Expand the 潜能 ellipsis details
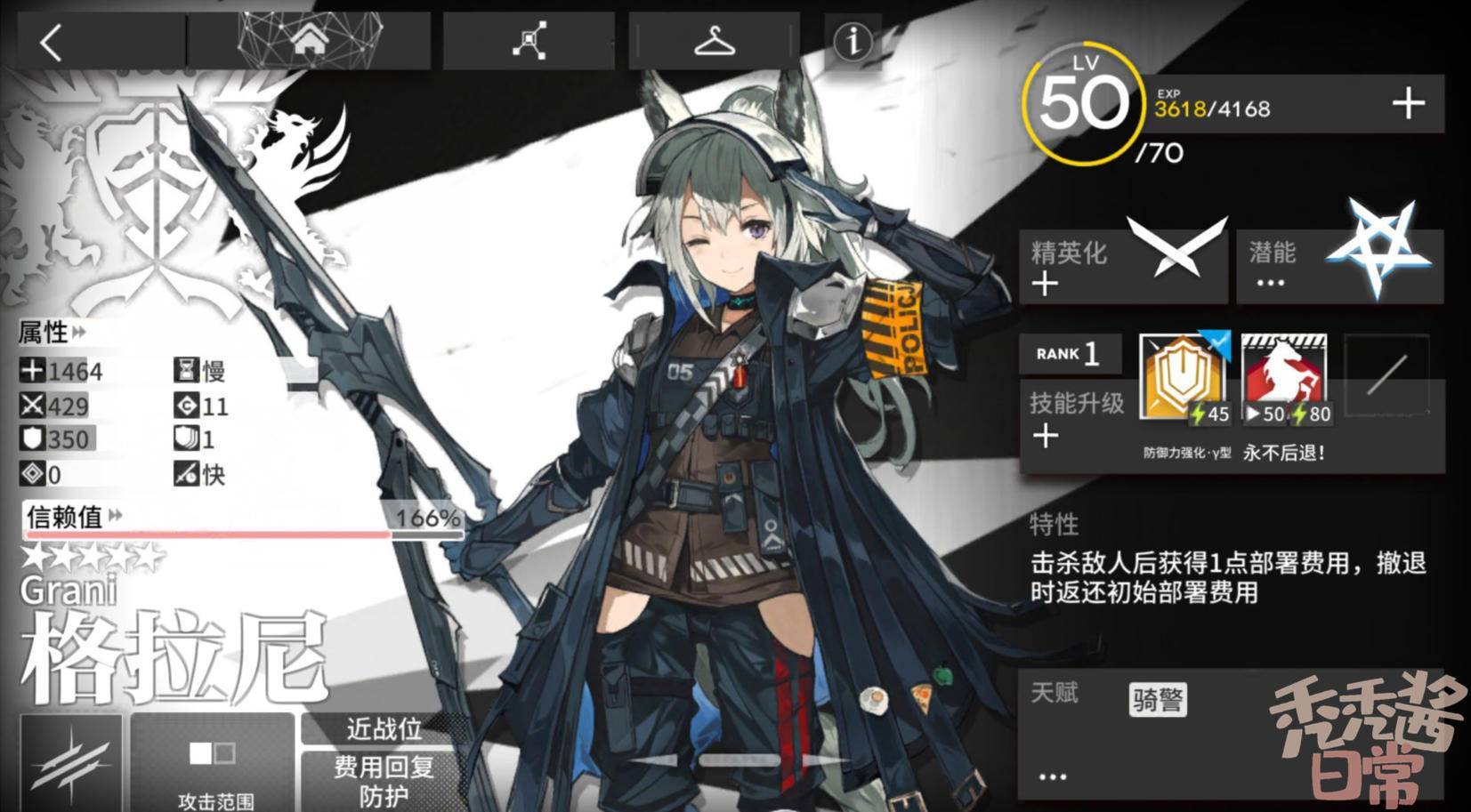Image resolution: width=1471 pixels, height=812 pixels. point(1271,281)
